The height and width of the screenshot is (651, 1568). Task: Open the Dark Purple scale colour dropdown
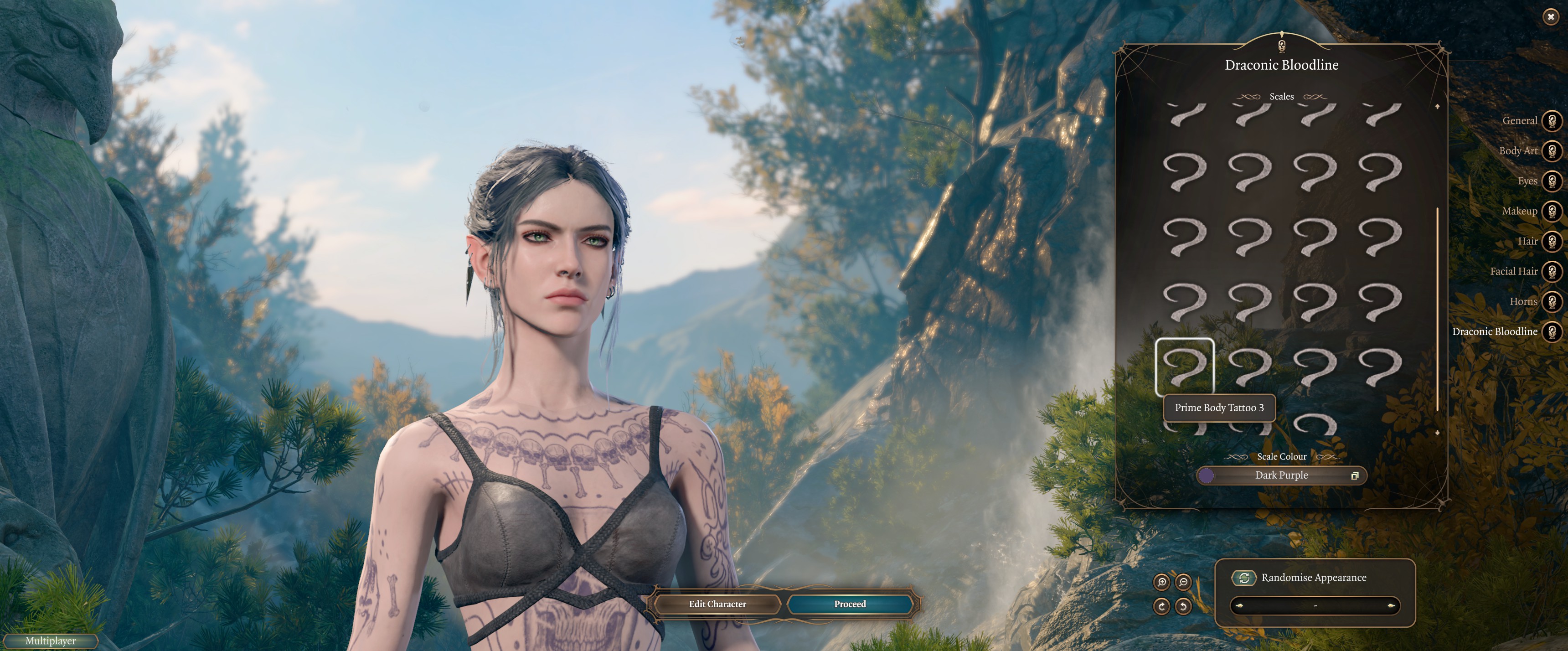pyautogui.click(x=1281, y=475)
